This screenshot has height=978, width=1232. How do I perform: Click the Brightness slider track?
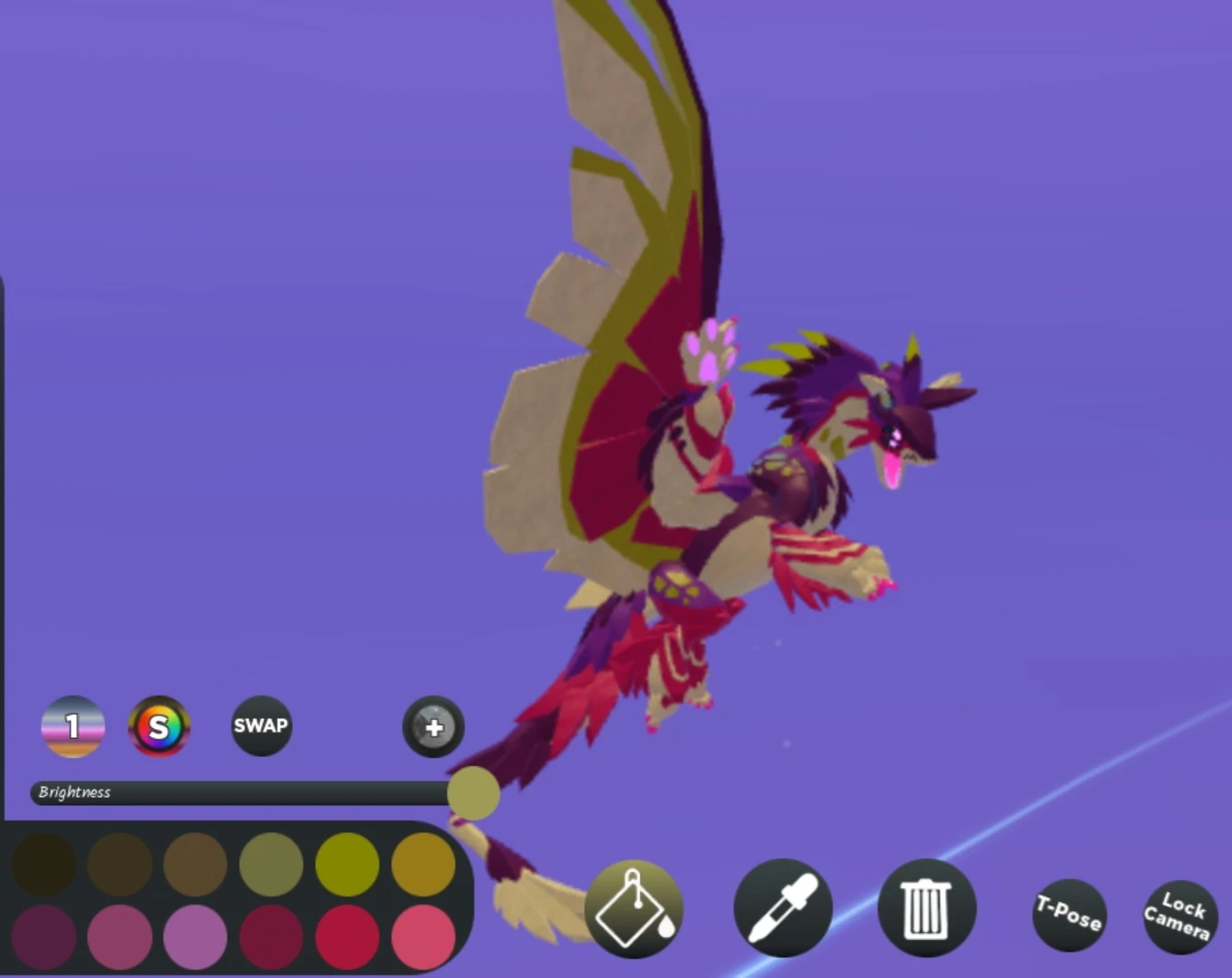[235, 792]
